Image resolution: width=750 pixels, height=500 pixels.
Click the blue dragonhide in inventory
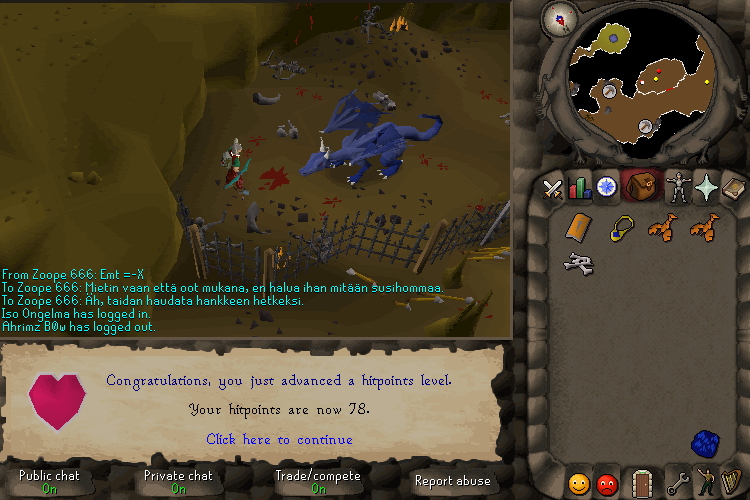[706, 443]
